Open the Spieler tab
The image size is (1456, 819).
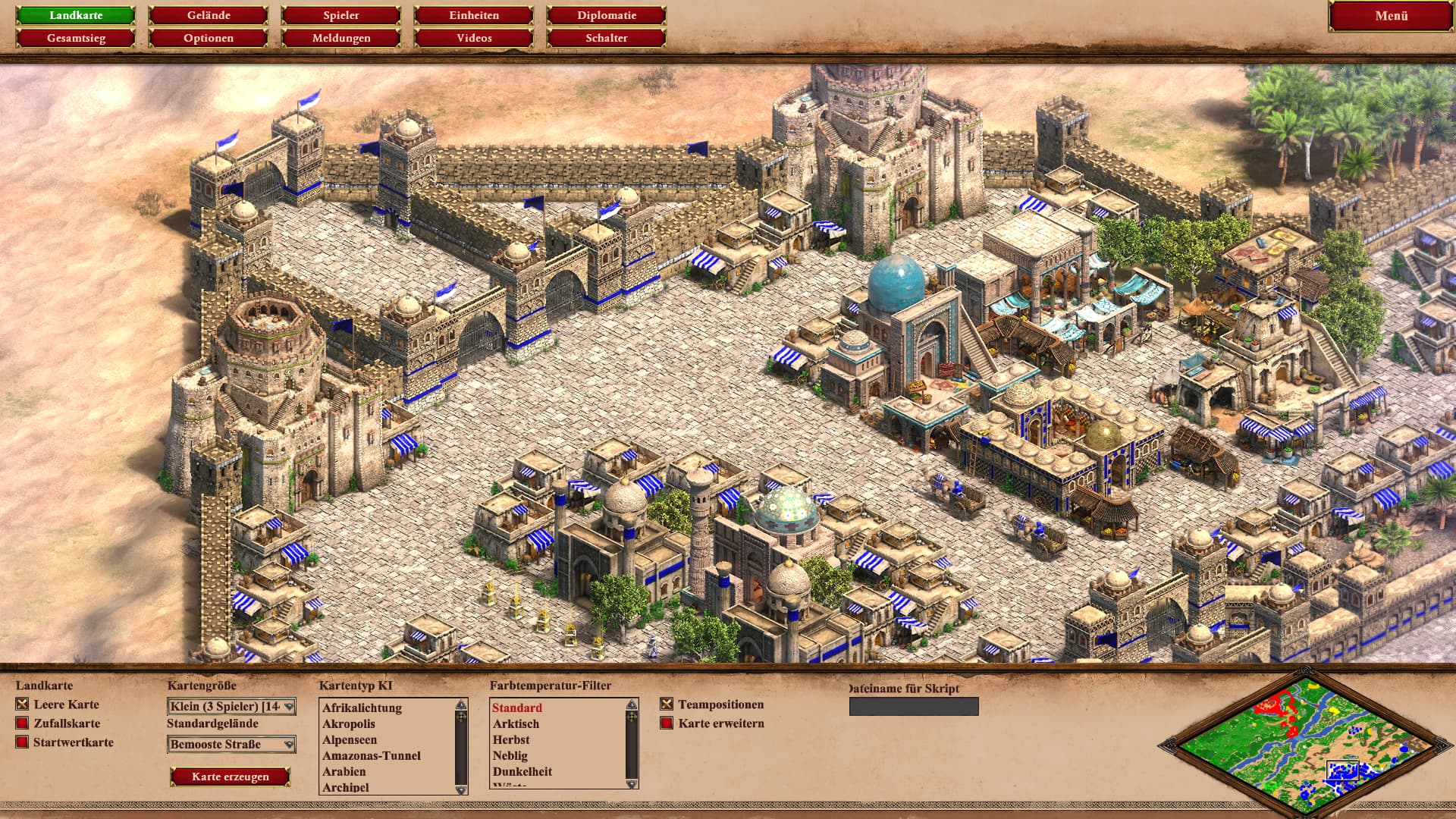(x=341, y=15)
